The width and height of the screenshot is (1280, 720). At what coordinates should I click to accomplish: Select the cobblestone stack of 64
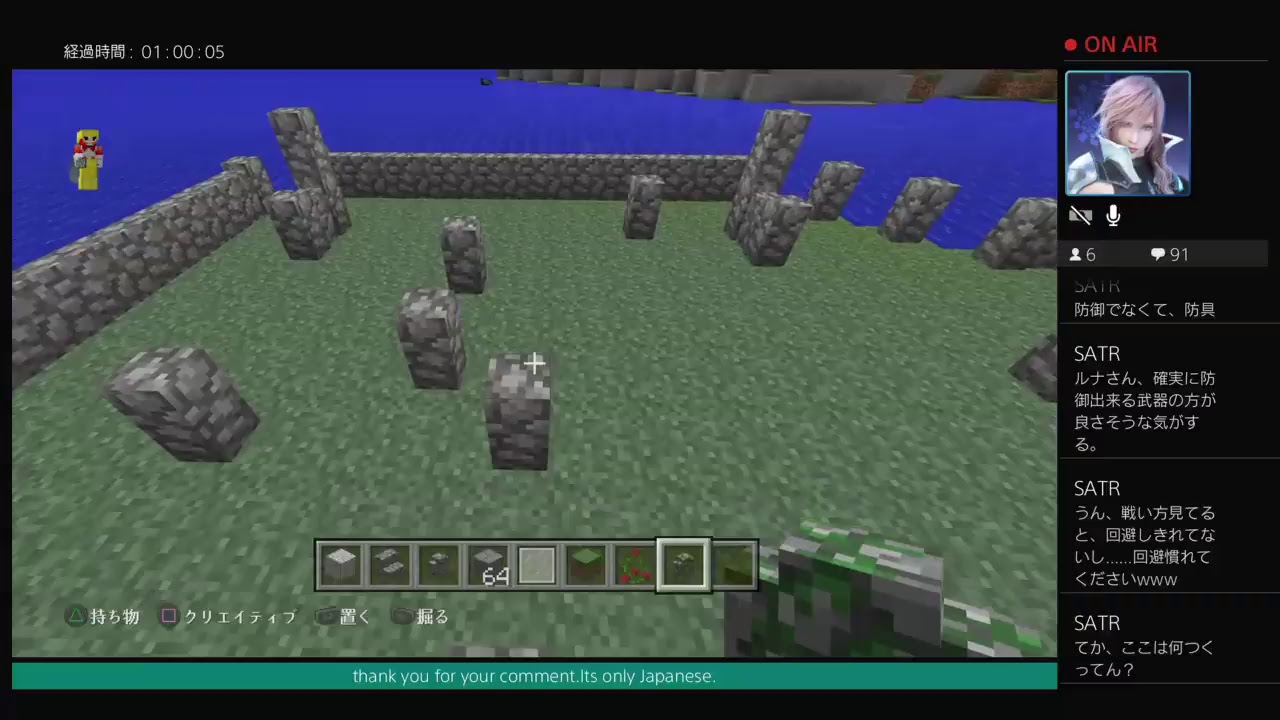tap(488, 565)
